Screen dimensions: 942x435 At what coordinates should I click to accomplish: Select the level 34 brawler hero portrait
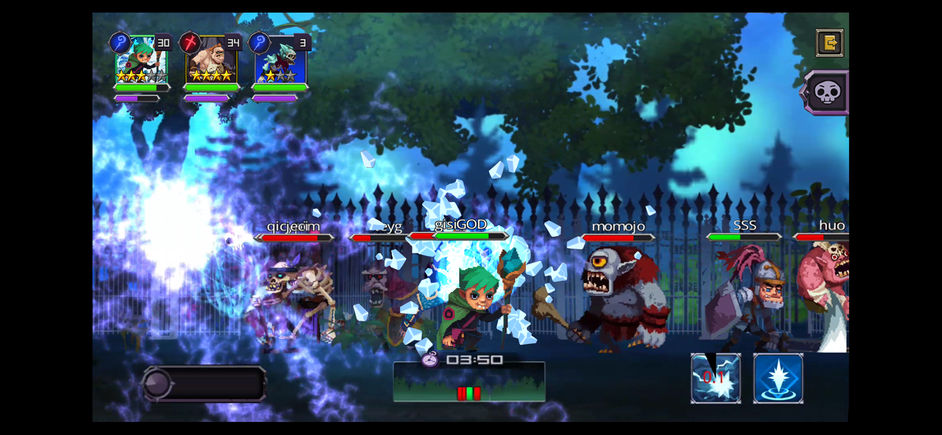[211, 59]
